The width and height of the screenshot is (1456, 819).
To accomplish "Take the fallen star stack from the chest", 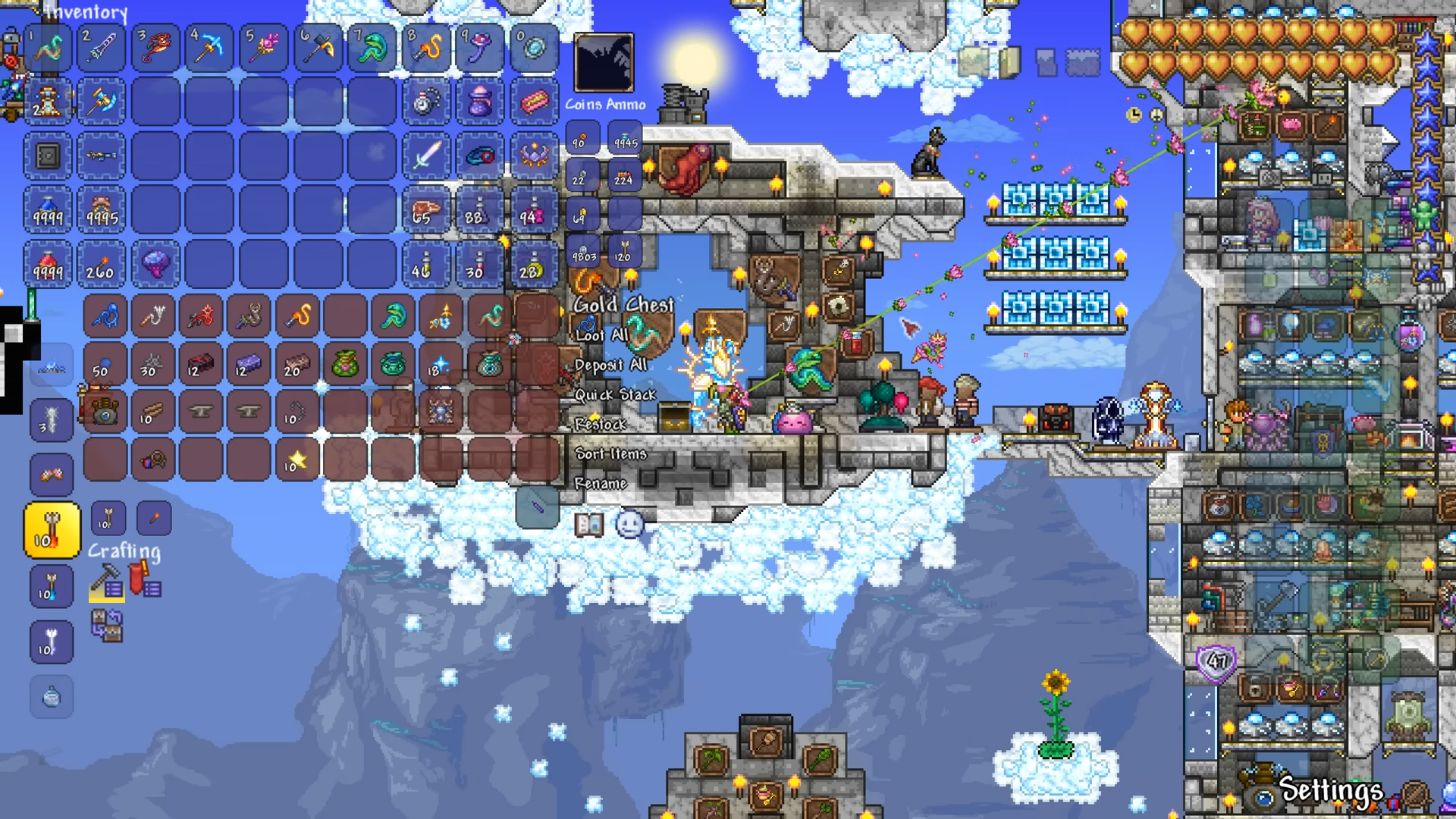I will pos(297,460).
